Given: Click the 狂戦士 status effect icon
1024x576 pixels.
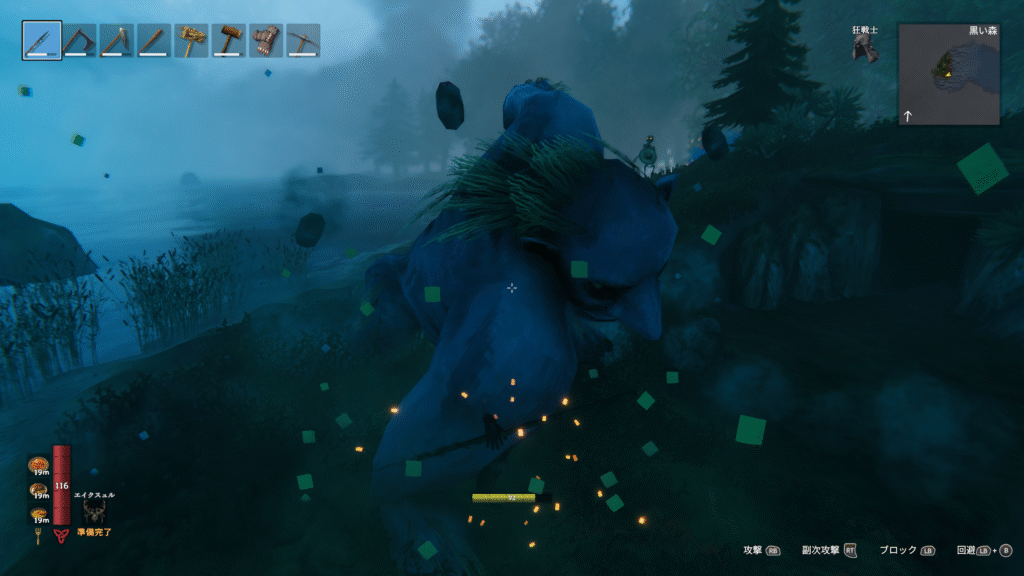Looking at the screenshot, I should pyautogui.click(x=865, y=49).
